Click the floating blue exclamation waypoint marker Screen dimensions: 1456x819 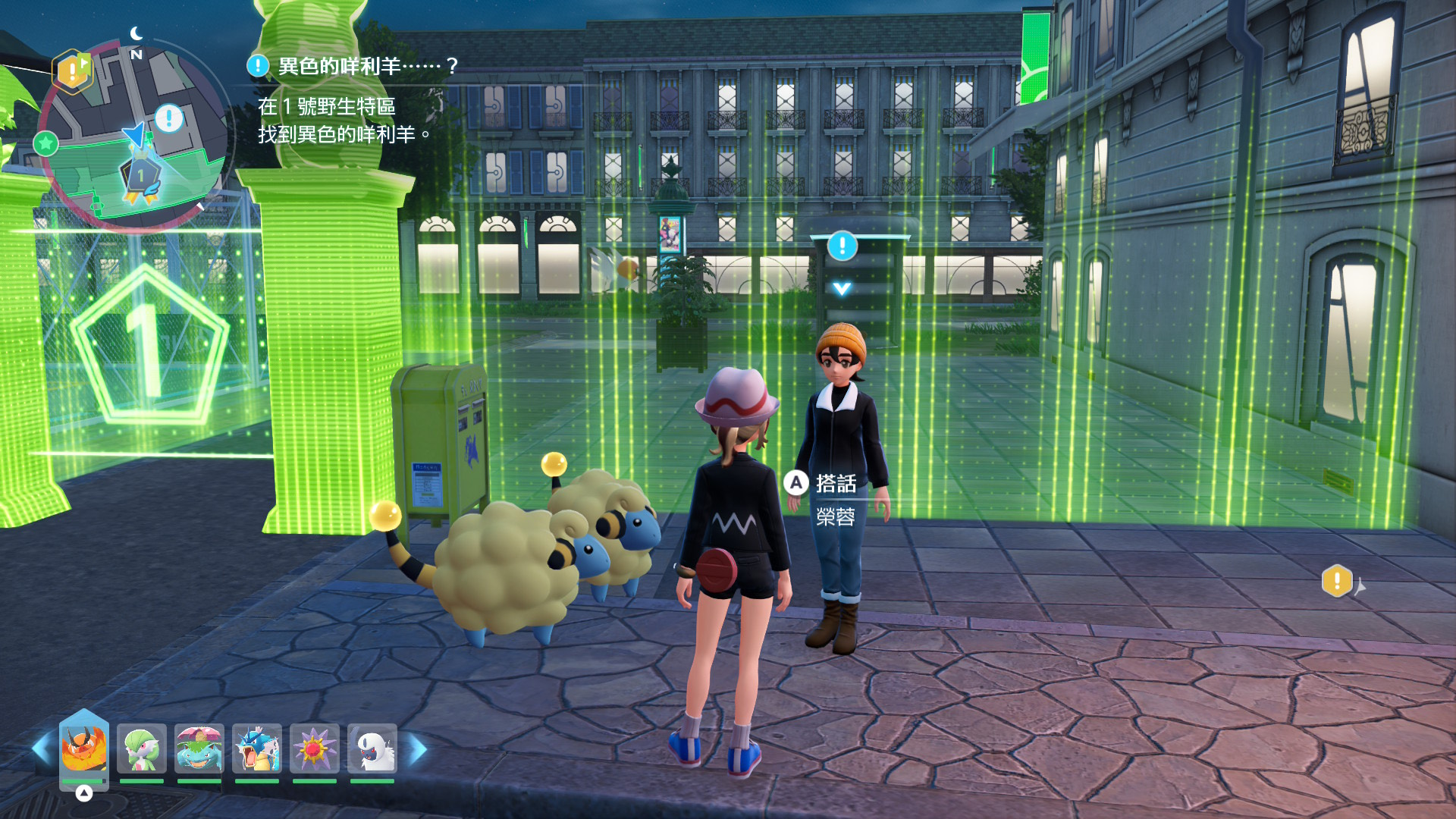842,246
